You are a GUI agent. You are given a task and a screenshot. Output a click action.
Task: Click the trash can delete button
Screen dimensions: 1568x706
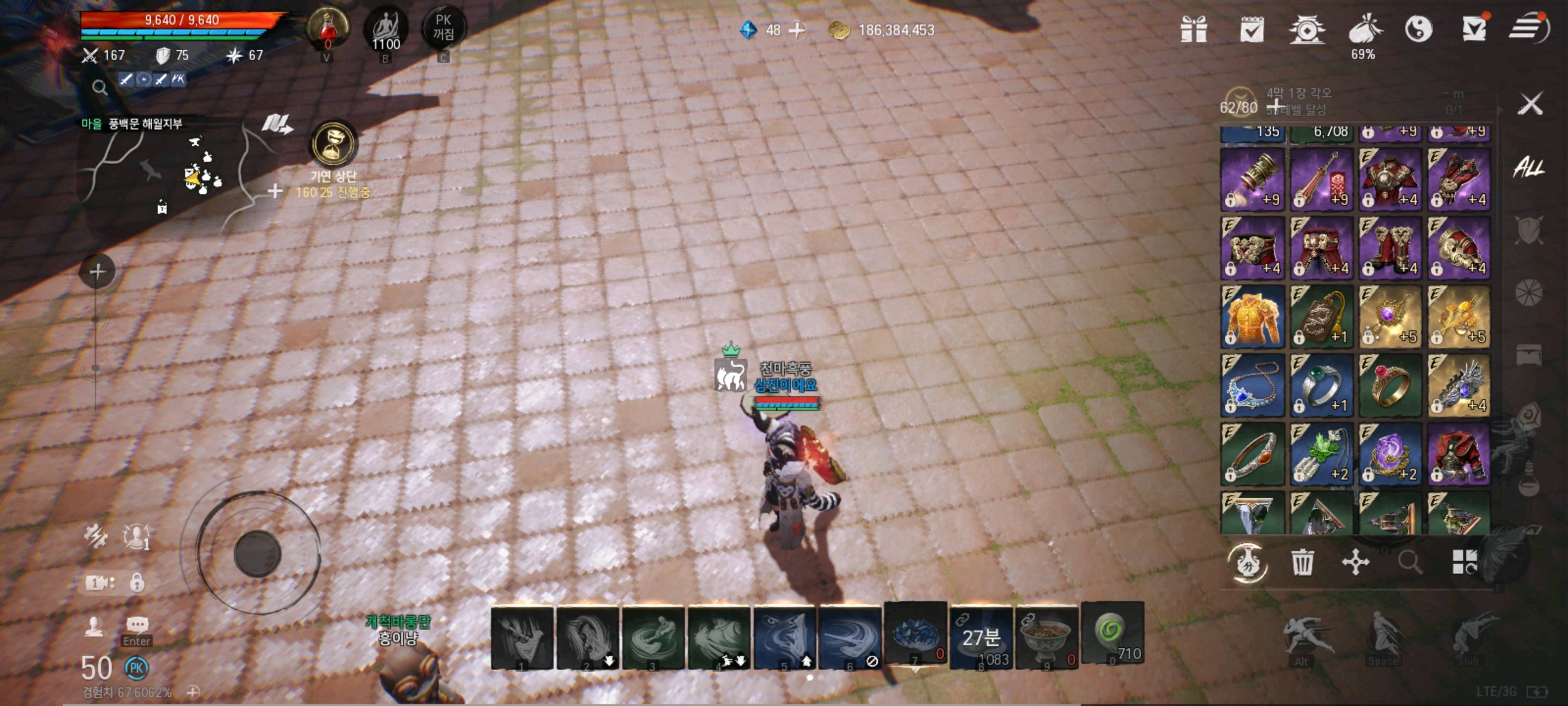pos(1302,562)
